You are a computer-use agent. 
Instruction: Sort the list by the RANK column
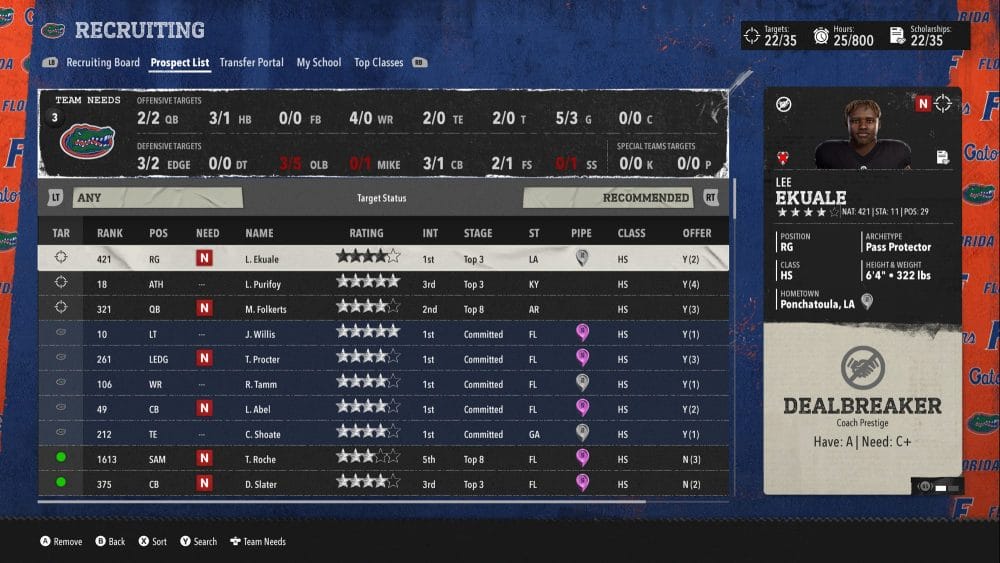tap(110, 233)
